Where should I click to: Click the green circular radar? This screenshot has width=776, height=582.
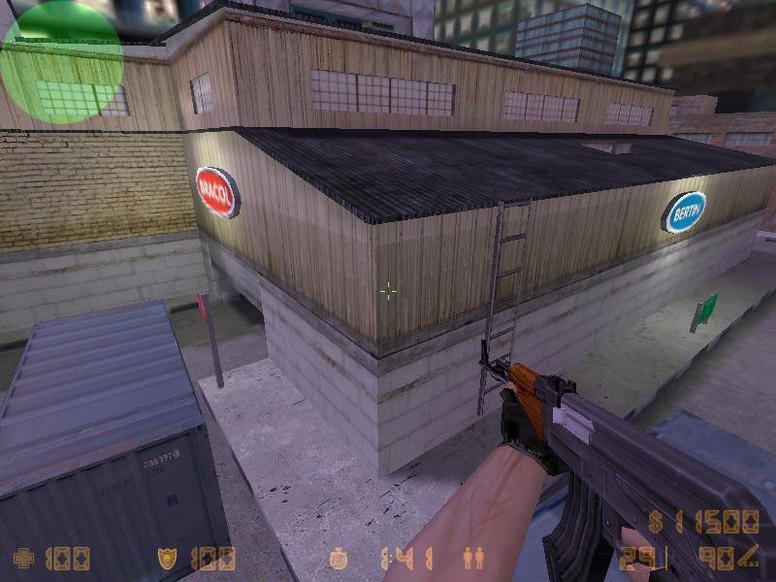pyautogui.click(x=61, y=62)
